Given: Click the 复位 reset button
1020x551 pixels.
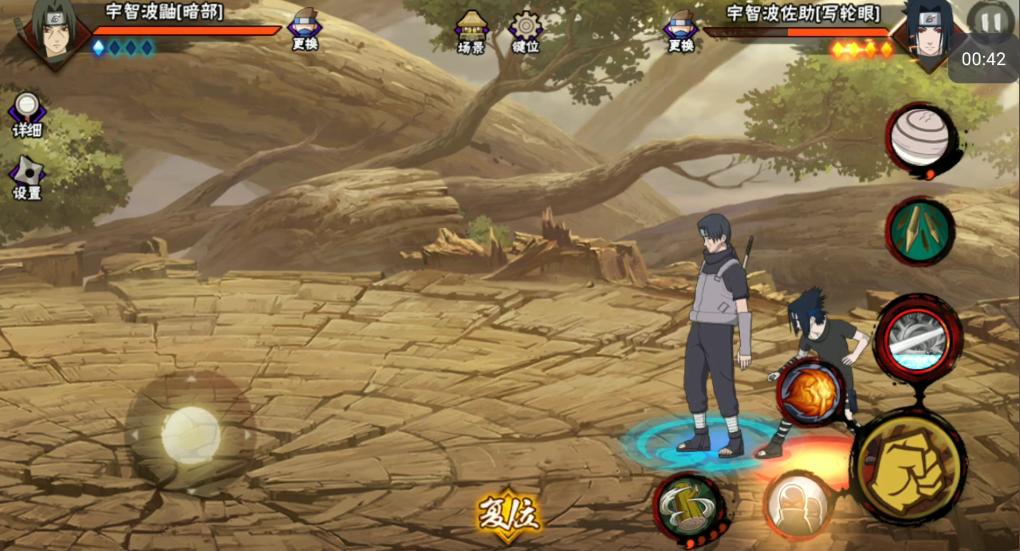Looking at the screenshot, I should click(509, 514).
